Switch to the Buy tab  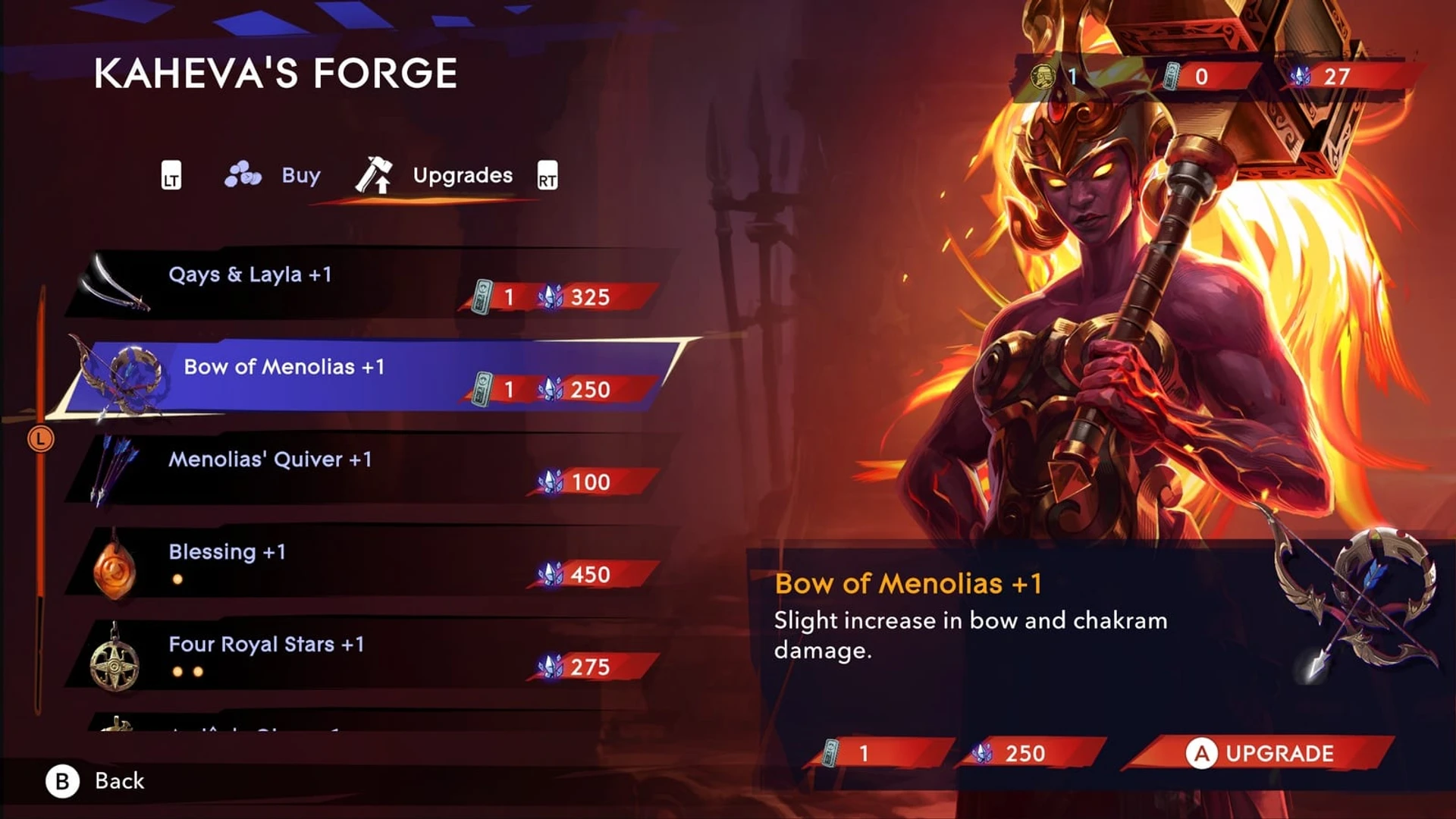274,175
